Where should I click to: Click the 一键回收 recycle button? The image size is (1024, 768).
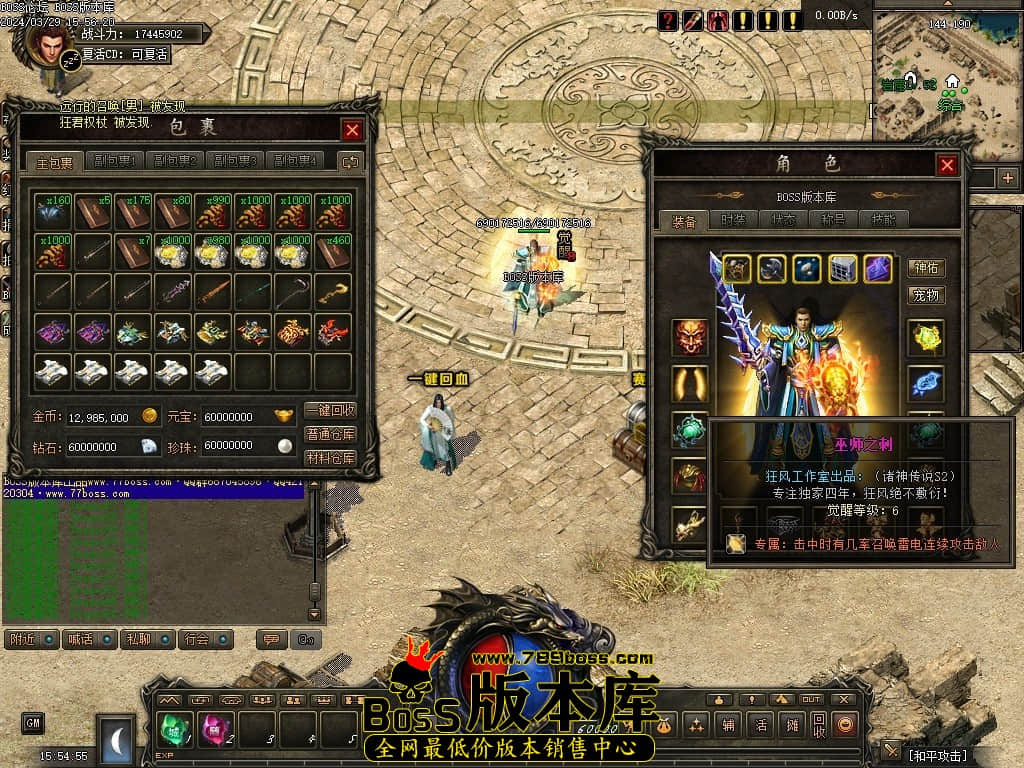click(330, 411)
